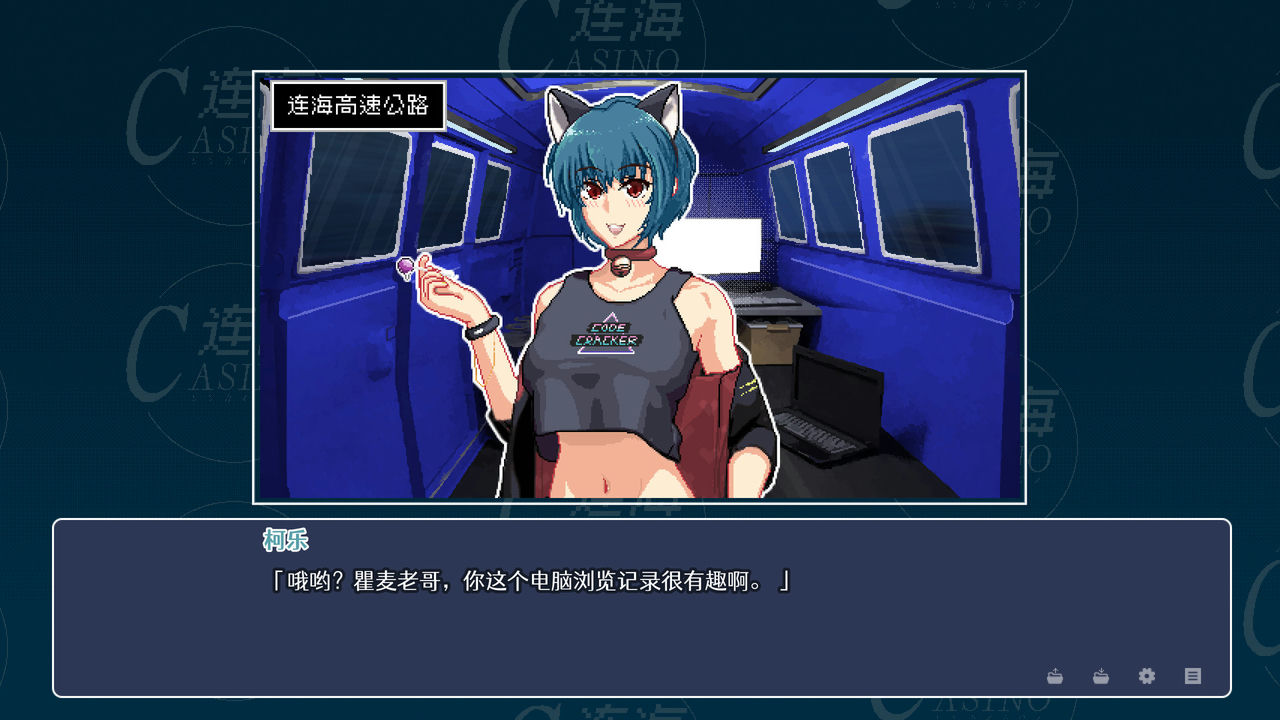Click the folder icon with the down arrow
The height and width of the screenshot is (720, 1280).
[x=1101, y=676]
